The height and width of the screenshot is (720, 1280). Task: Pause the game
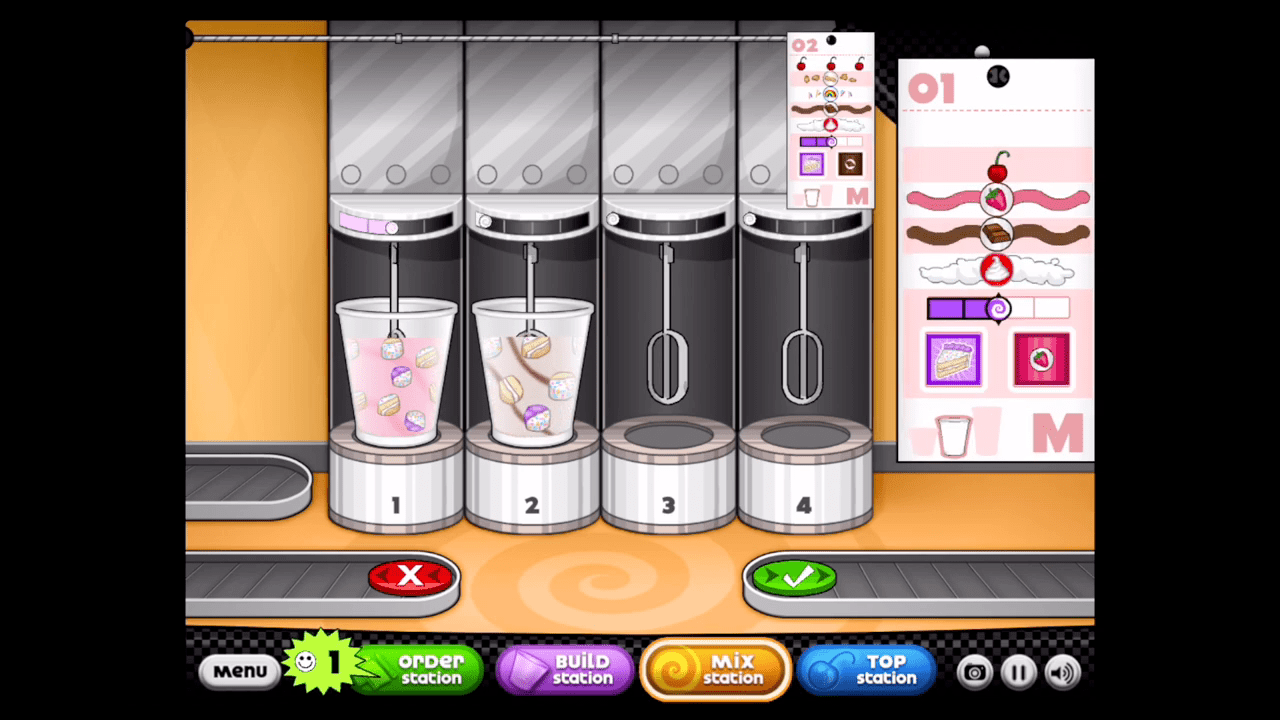tap(1018, 672)
